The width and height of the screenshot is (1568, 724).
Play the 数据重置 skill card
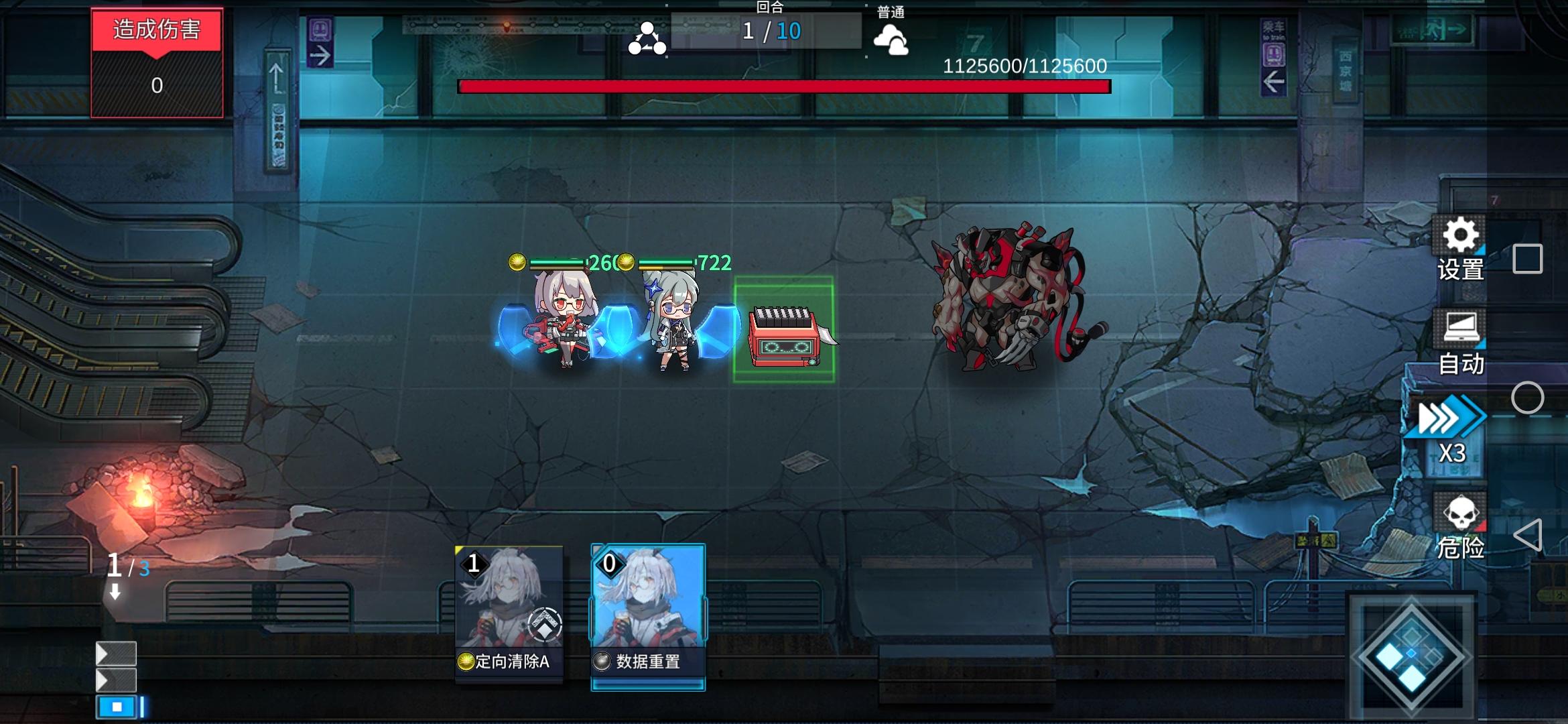pos(647,615)
